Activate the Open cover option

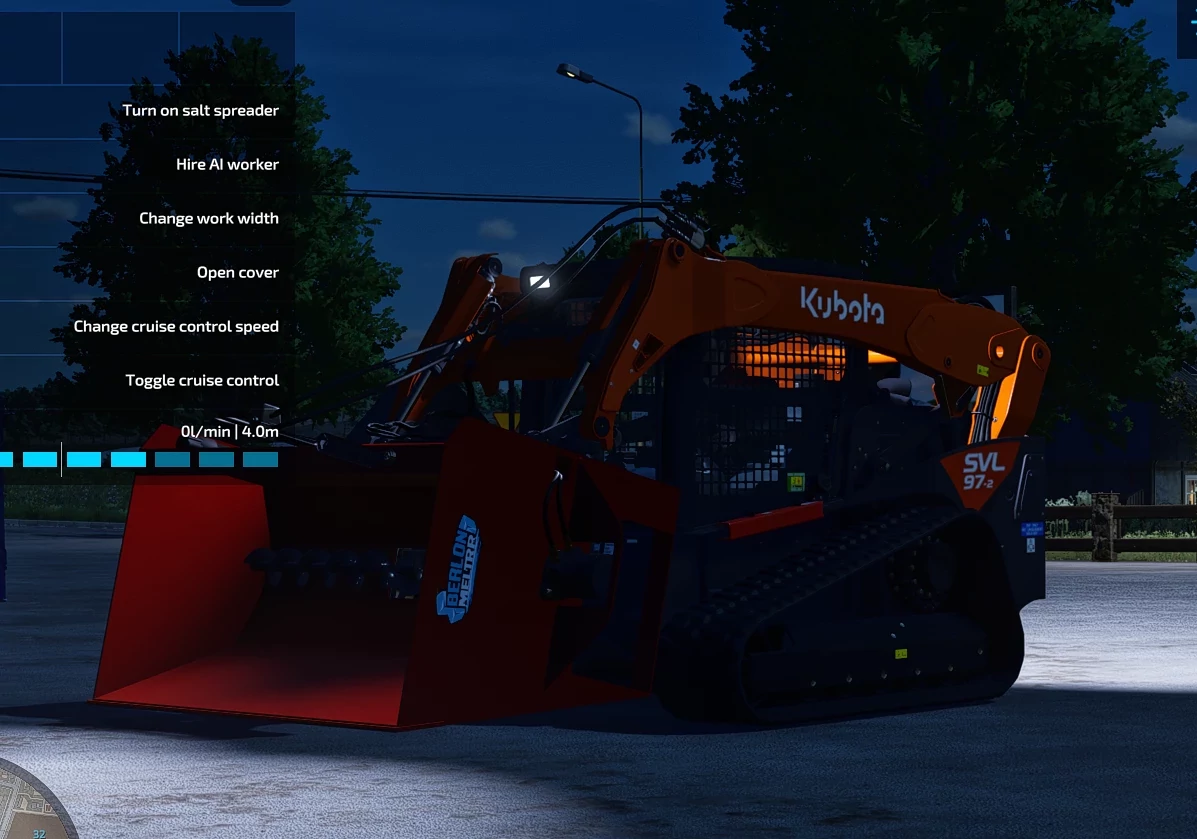coord(237,273)
